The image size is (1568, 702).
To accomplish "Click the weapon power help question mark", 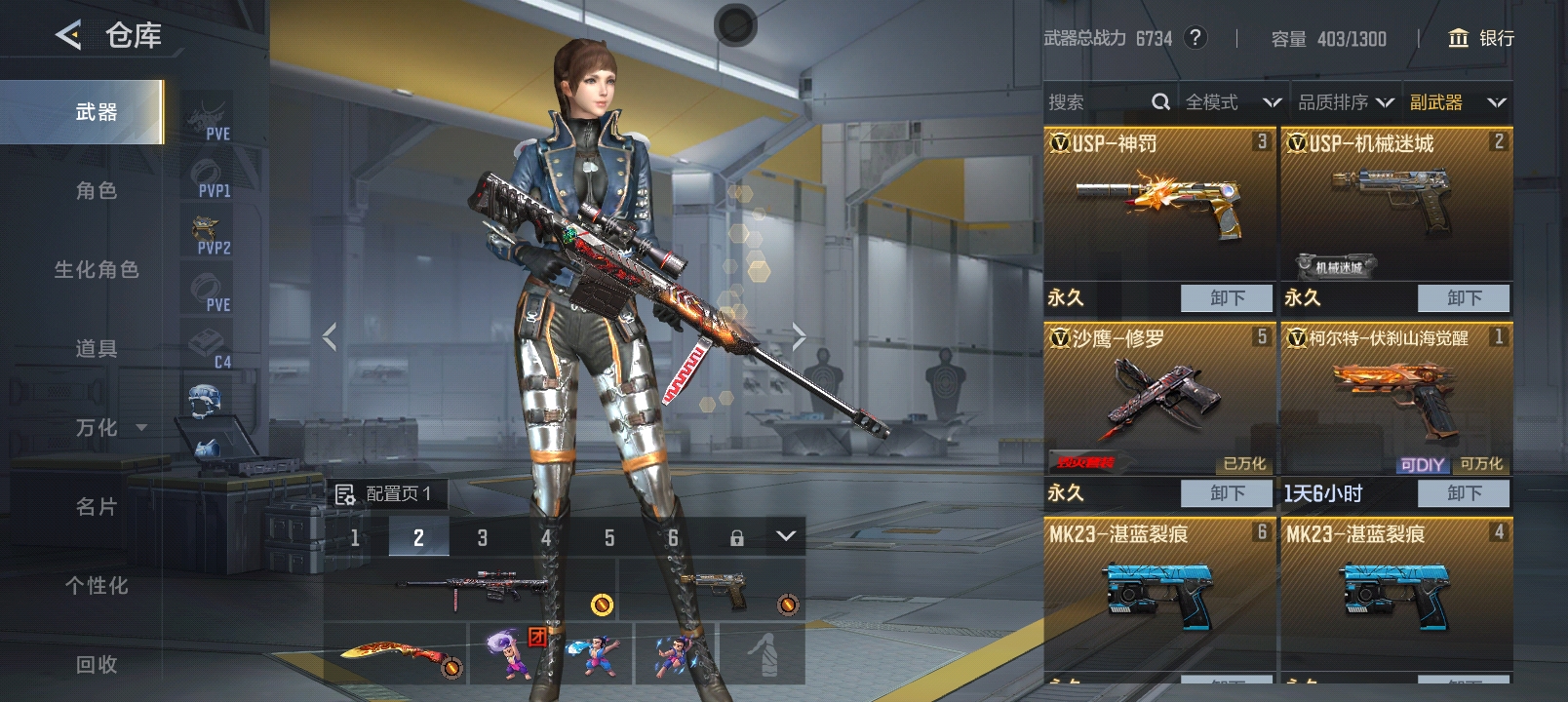I will coord(1195,38).
